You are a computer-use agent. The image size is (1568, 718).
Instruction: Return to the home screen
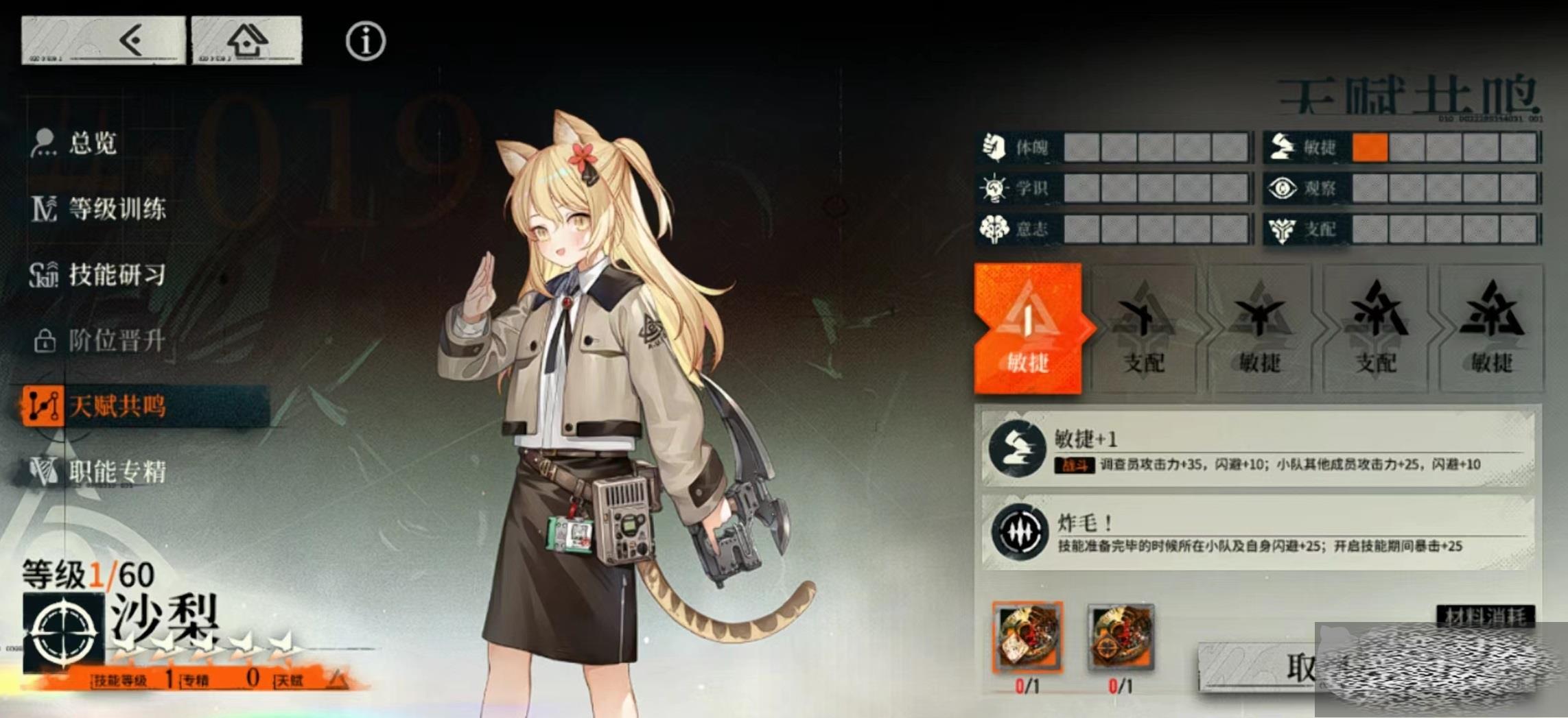coord(246,40)
